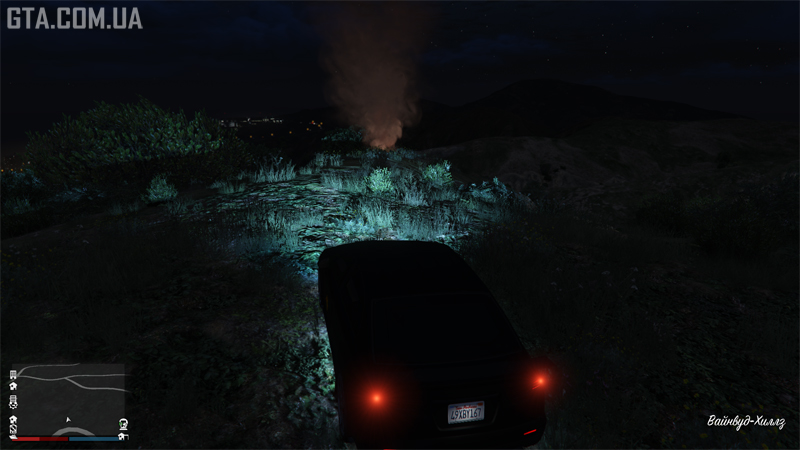Click the minimap radar
The height and width of the screenshot is (450, 800).
click(x=68, y=398)
